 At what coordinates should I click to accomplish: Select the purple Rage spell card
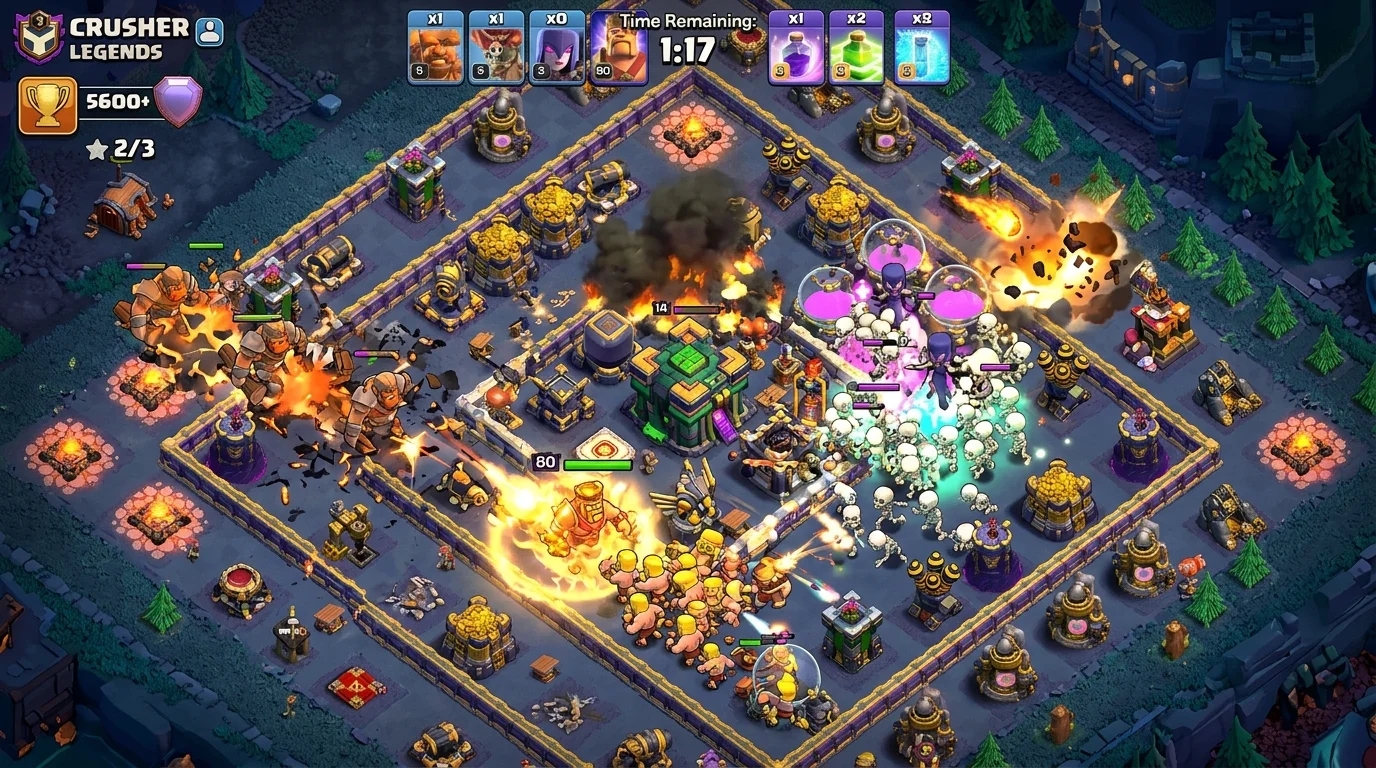point(796,47)
